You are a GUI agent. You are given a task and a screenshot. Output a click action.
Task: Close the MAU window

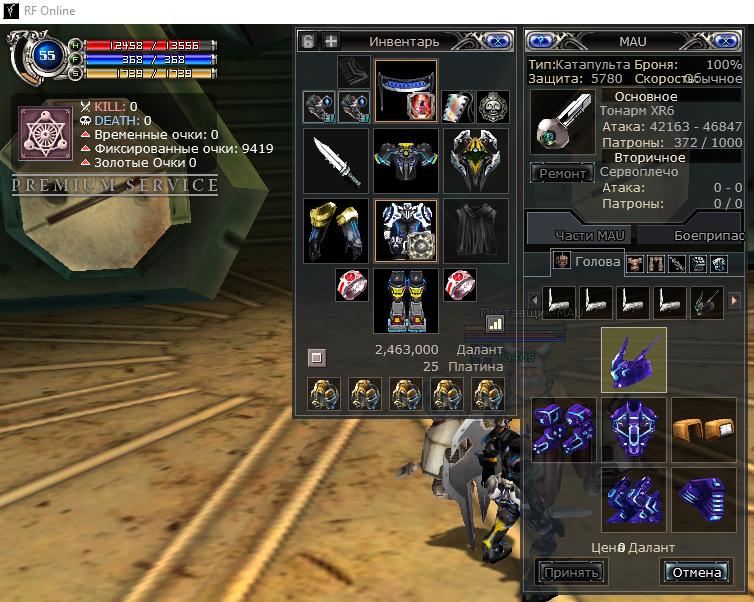pyautogui.click(x=731, y=41)
